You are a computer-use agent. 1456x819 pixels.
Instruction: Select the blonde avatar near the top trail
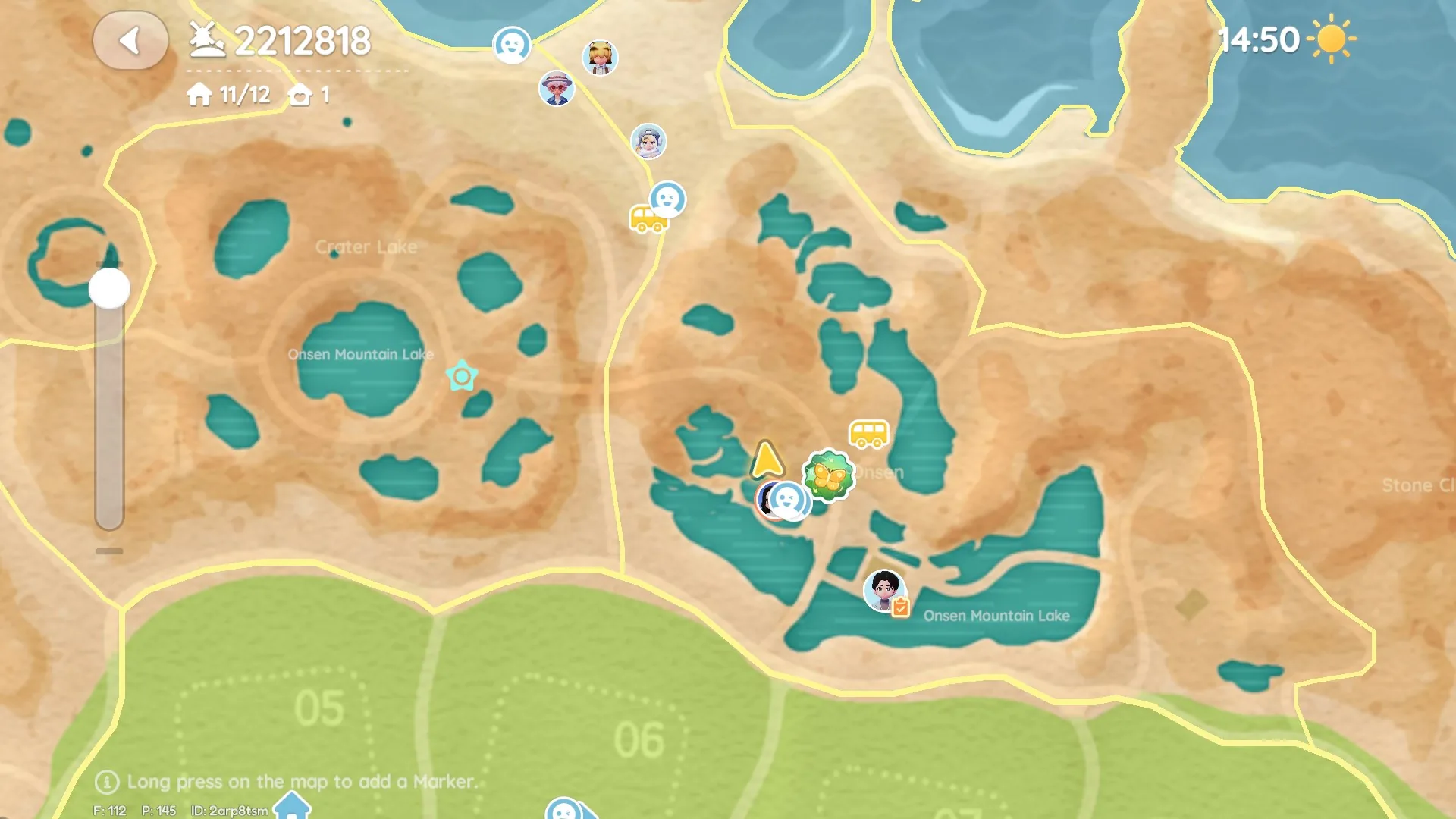coord(600,57)
